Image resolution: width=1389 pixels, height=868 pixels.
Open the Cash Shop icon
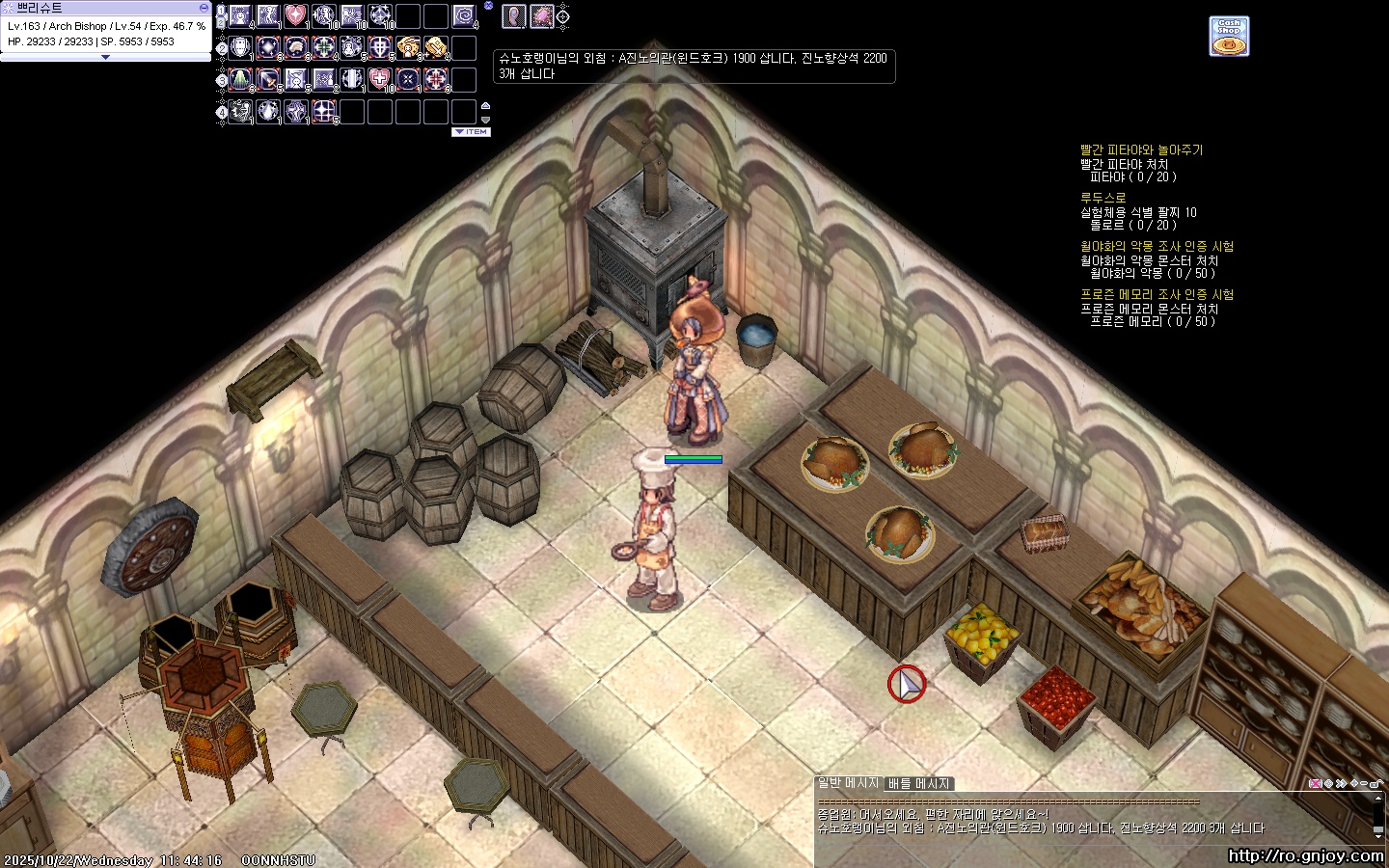tap(1229, 36)
